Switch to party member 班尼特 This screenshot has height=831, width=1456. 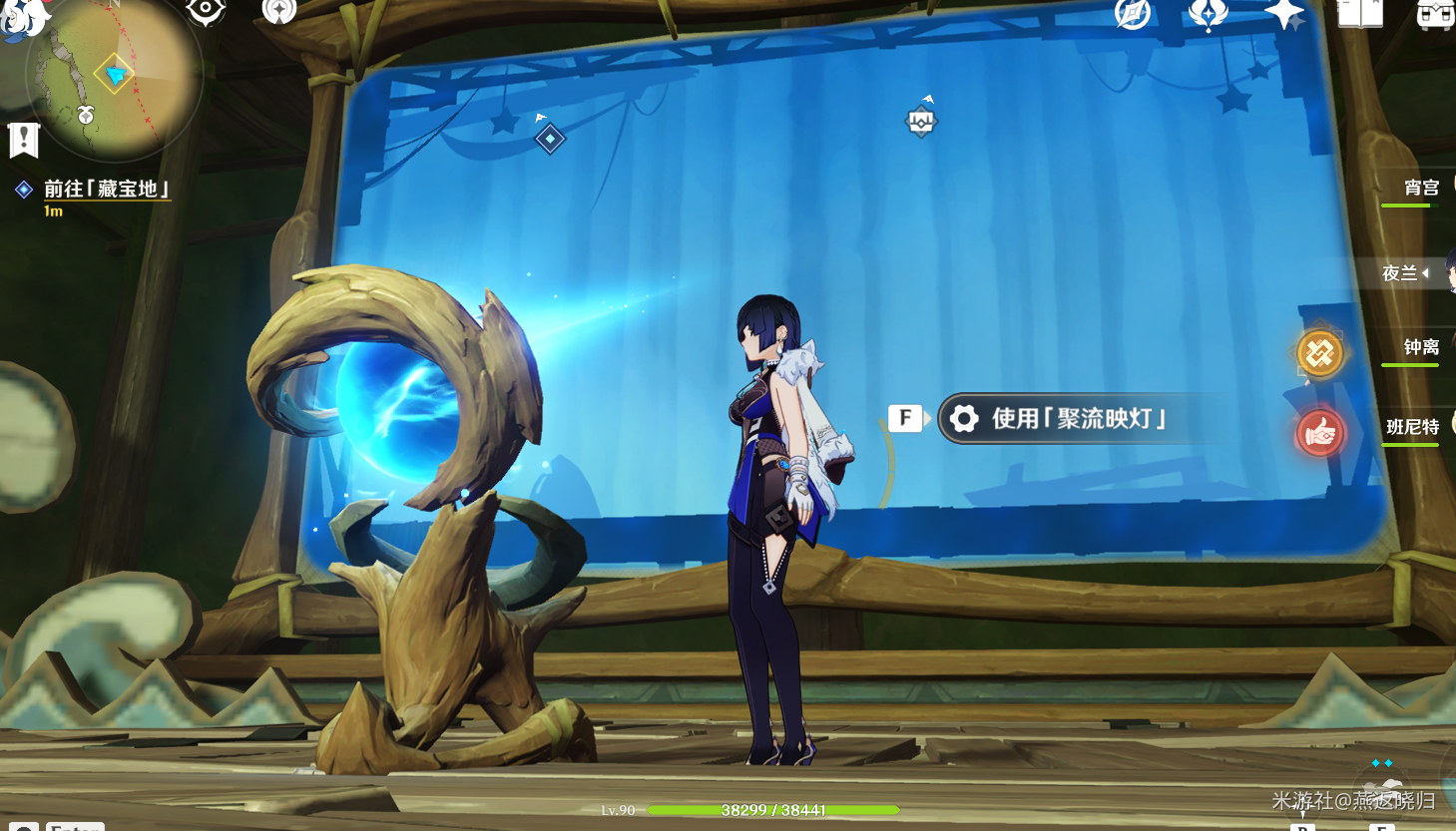(x=1412, y=427)
